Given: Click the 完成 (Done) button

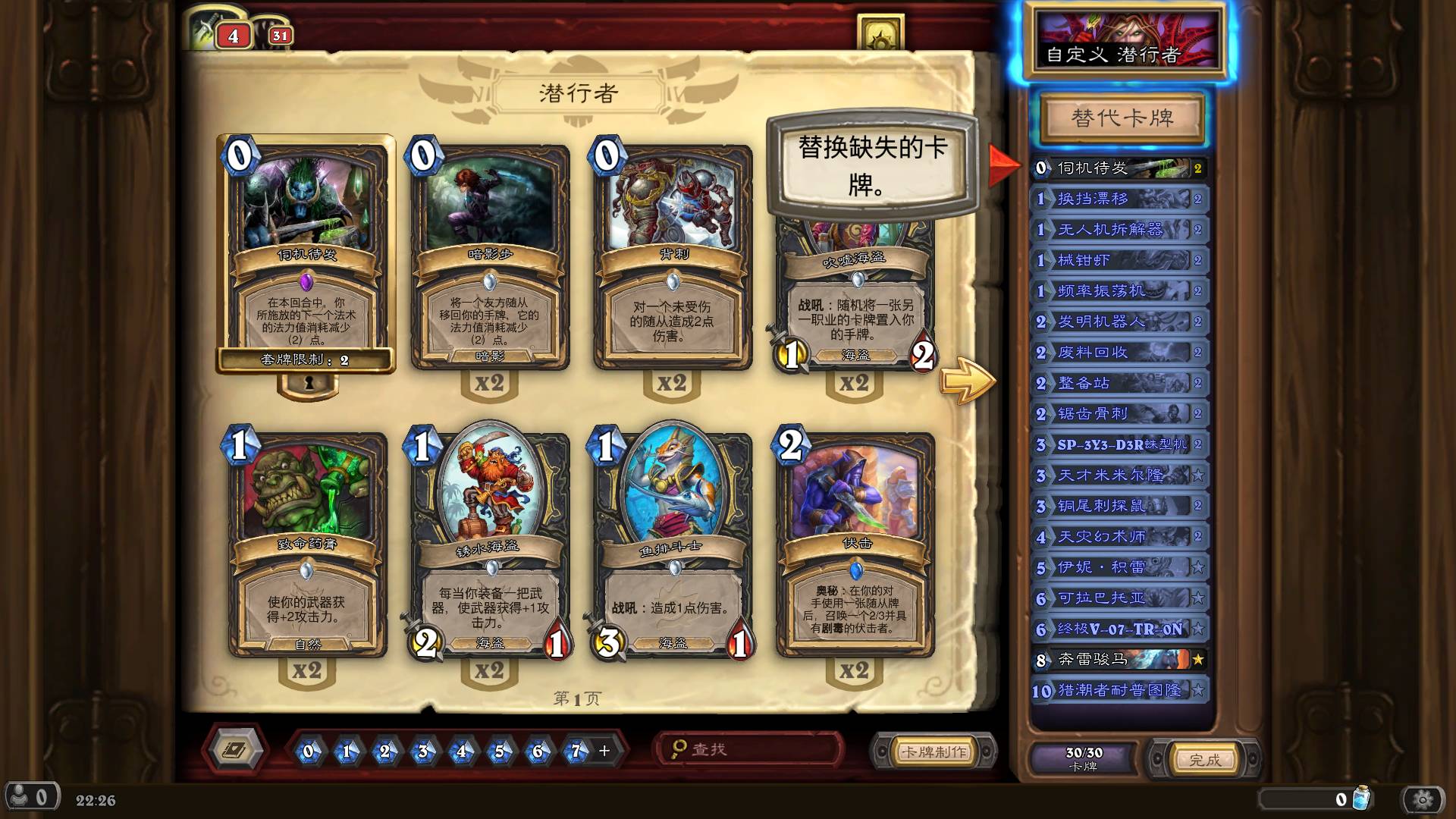Looking at the screenshot, I should click(x=1203, y=760).
